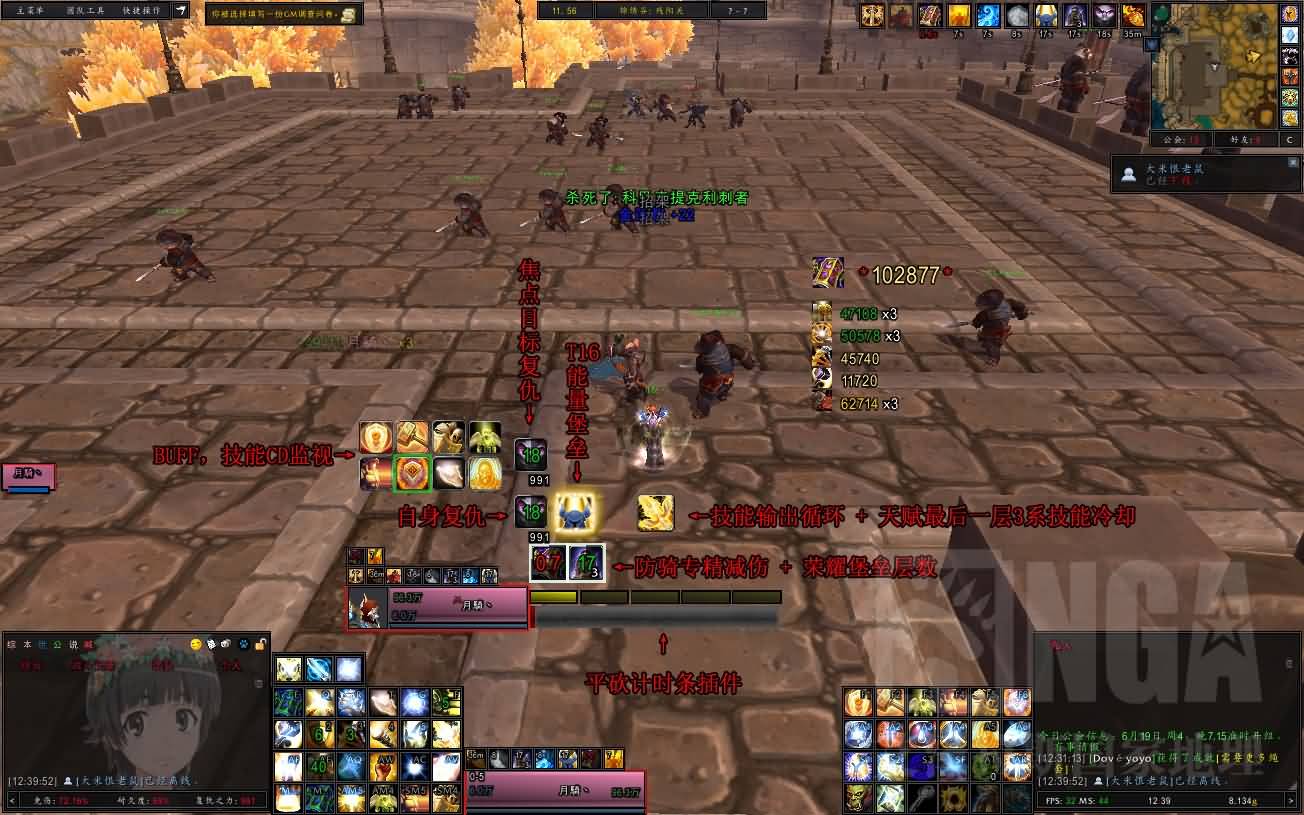The height and width of the screenshot is (815, 1304).
Task: Toggle the chat frame padlock icon
Action: (261, 644)
